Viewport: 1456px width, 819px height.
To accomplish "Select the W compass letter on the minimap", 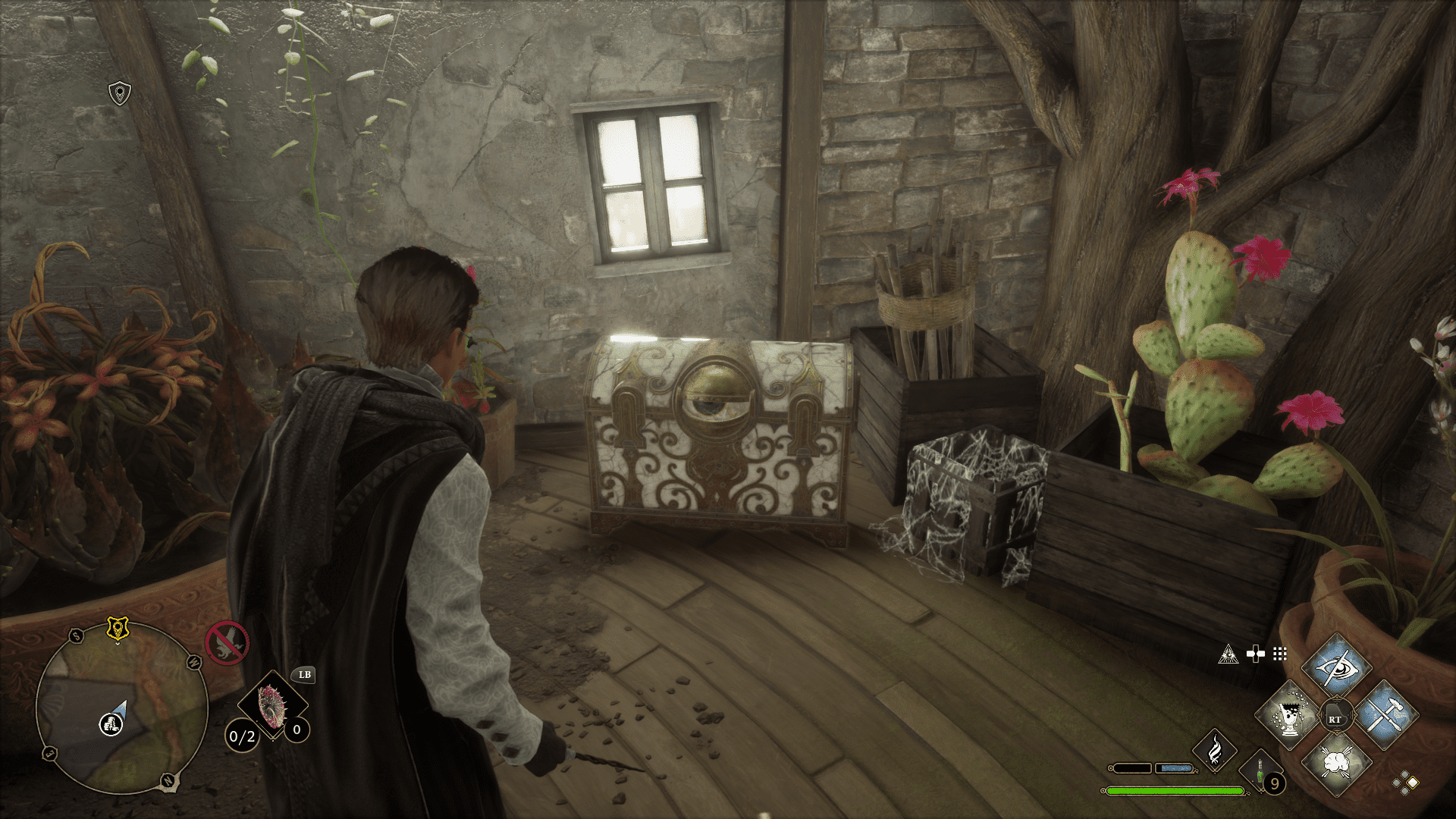I will click(193, 663).
